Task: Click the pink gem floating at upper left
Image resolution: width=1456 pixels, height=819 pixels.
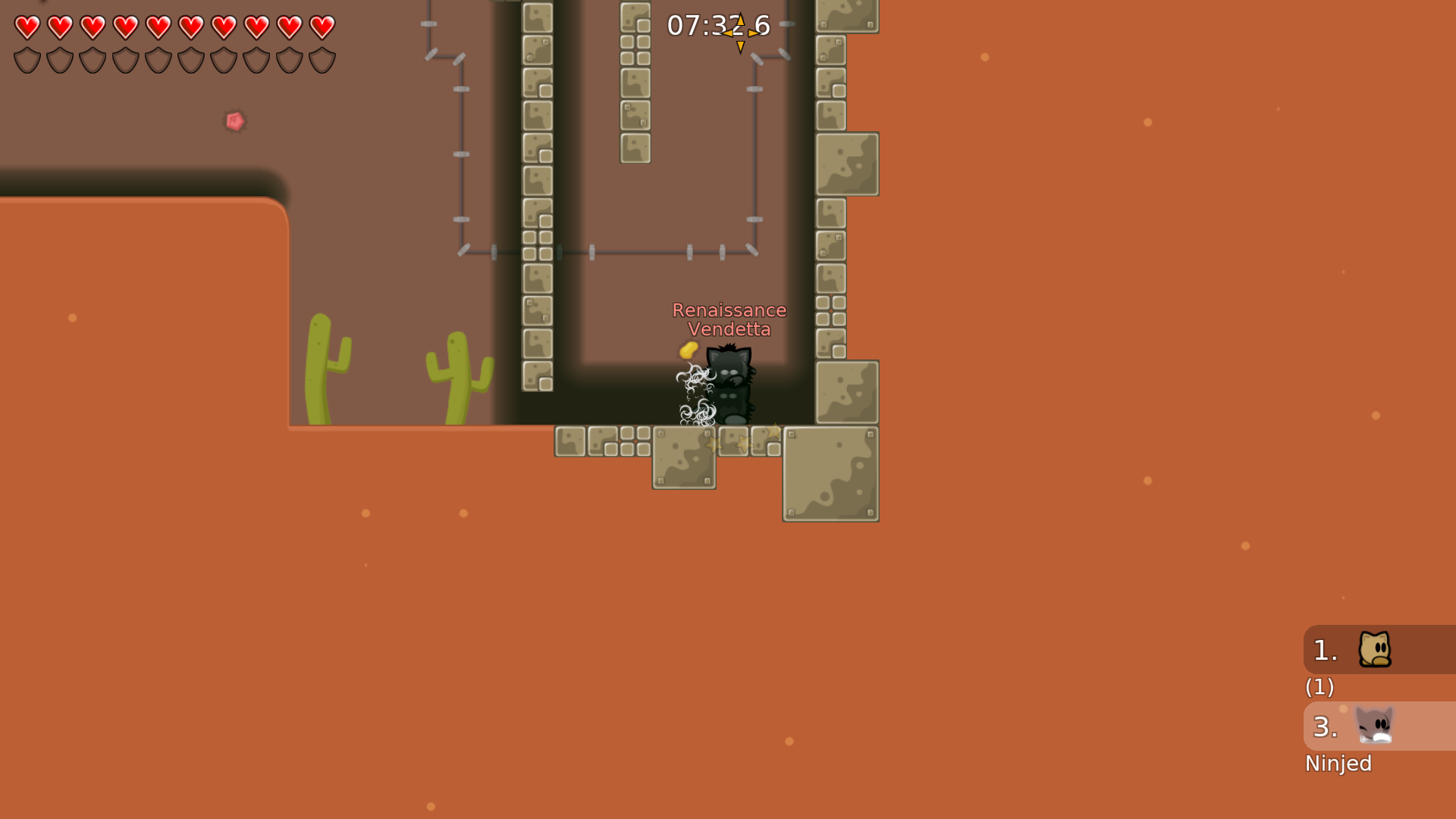Action: [234, 121]
